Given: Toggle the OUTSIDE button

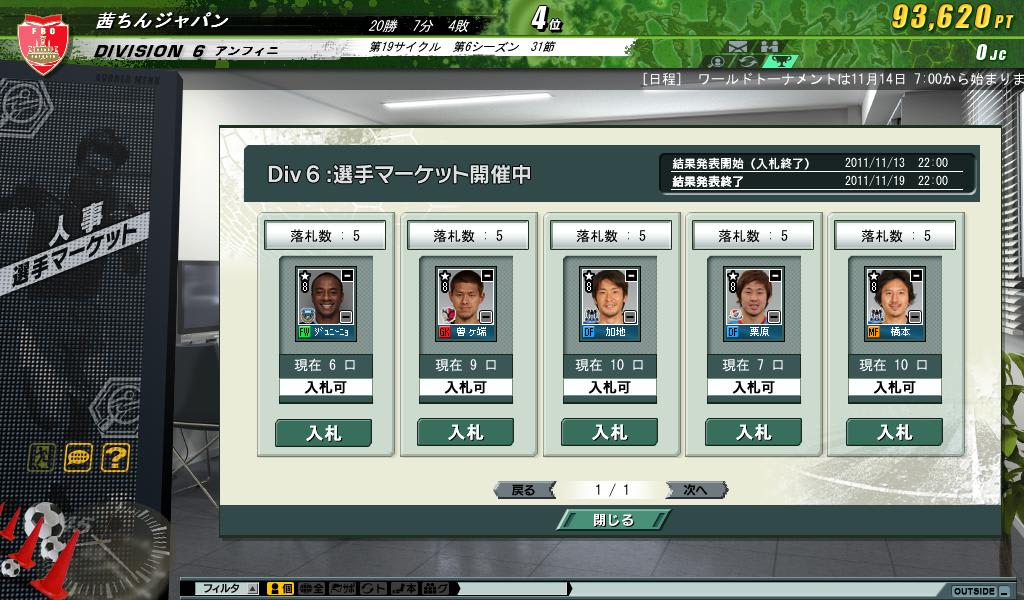Looking at the screenshot, I should click(975, 591).
